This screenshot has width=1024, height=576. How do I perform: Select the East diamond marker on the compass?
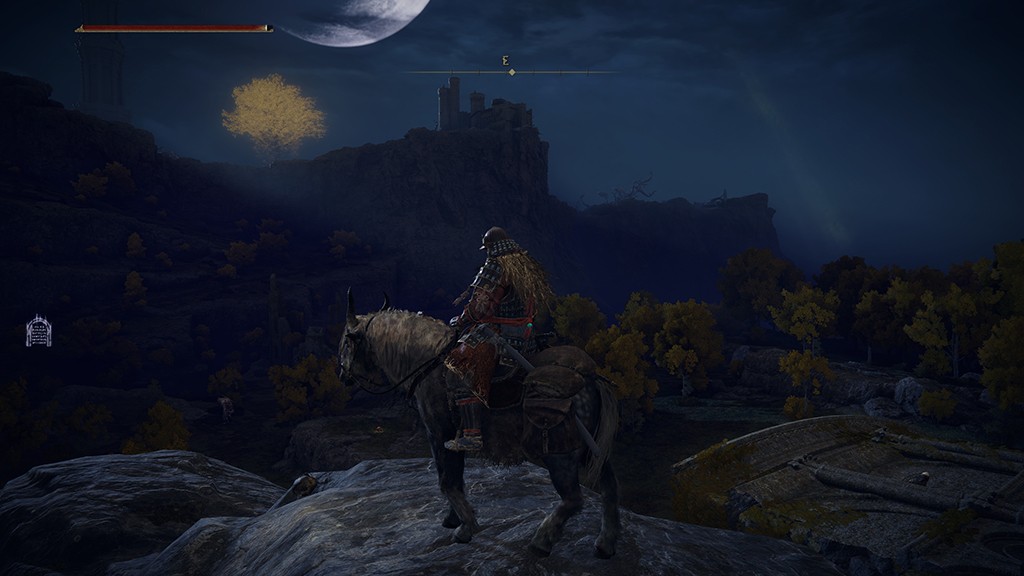point(511,72)
